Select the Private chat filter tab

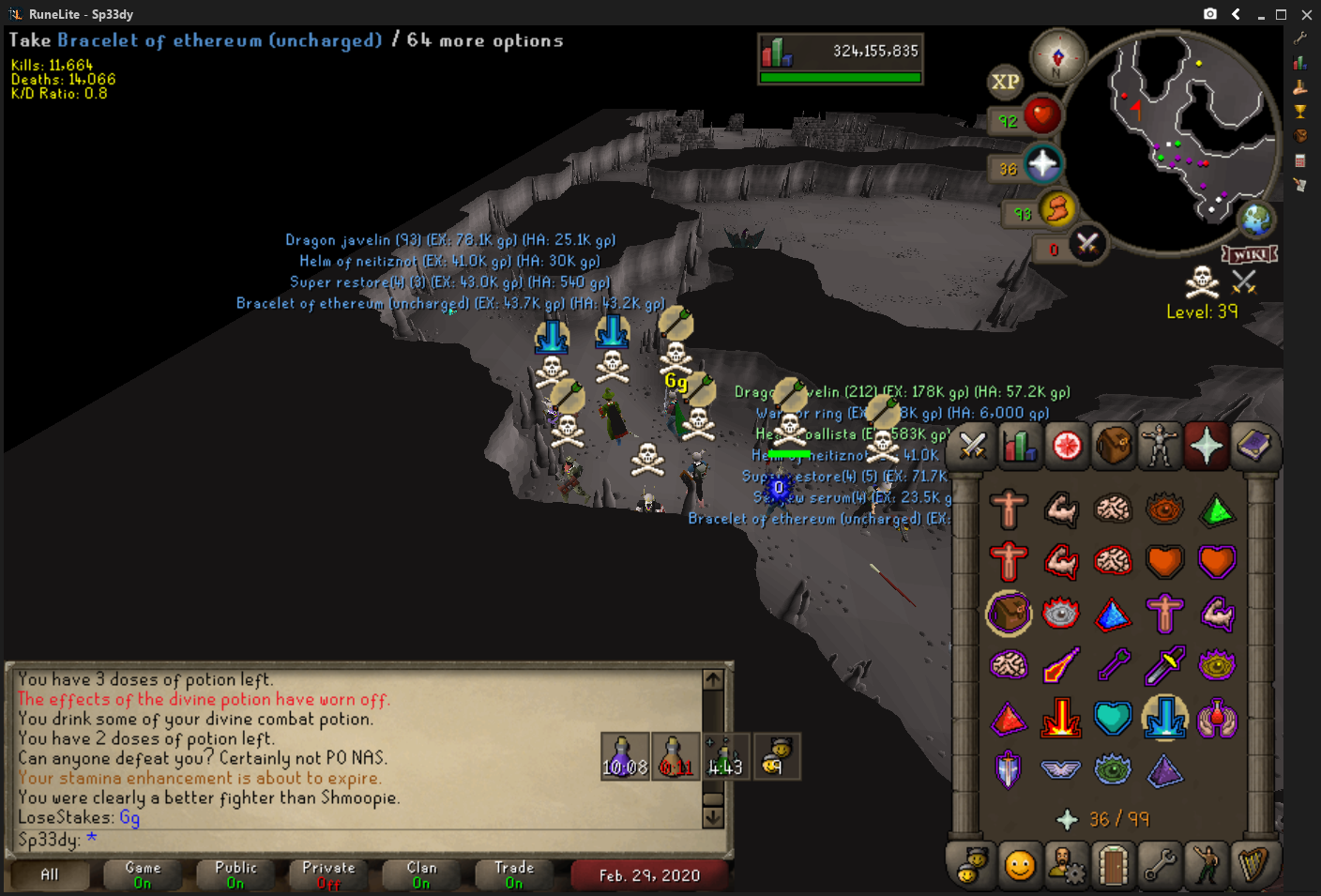pos(328,874)
